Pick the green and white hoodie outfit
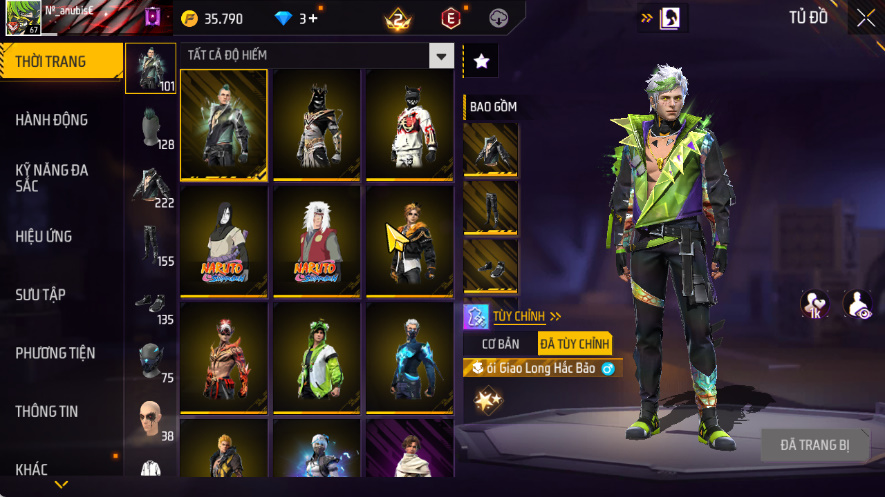The width and height of the screenshot is (885, 497). [x=316, y=357]
